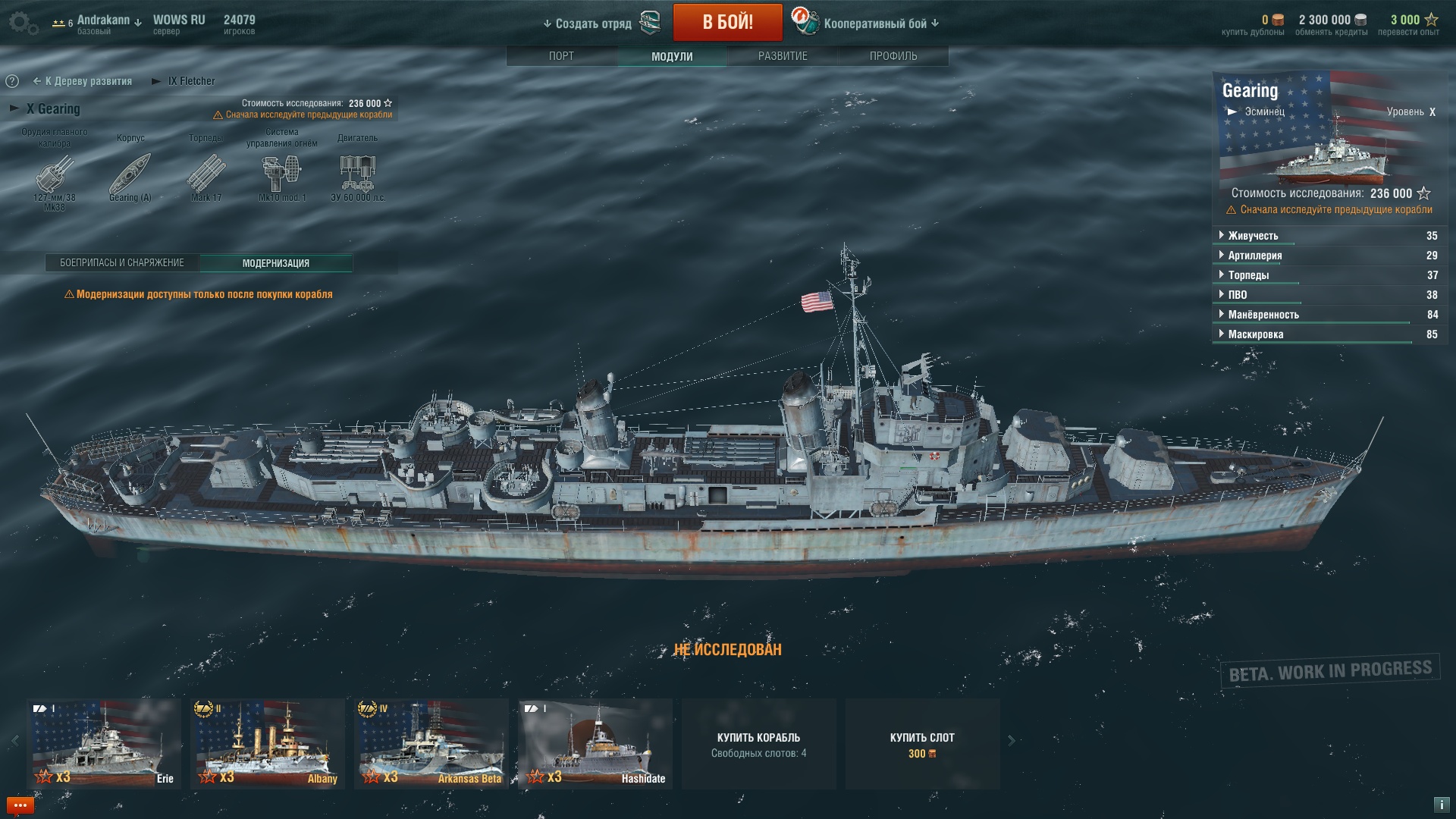1456x819 pixels.
Task: Open the РАЗВИТИЕ tab
Action: click(783, 56)
